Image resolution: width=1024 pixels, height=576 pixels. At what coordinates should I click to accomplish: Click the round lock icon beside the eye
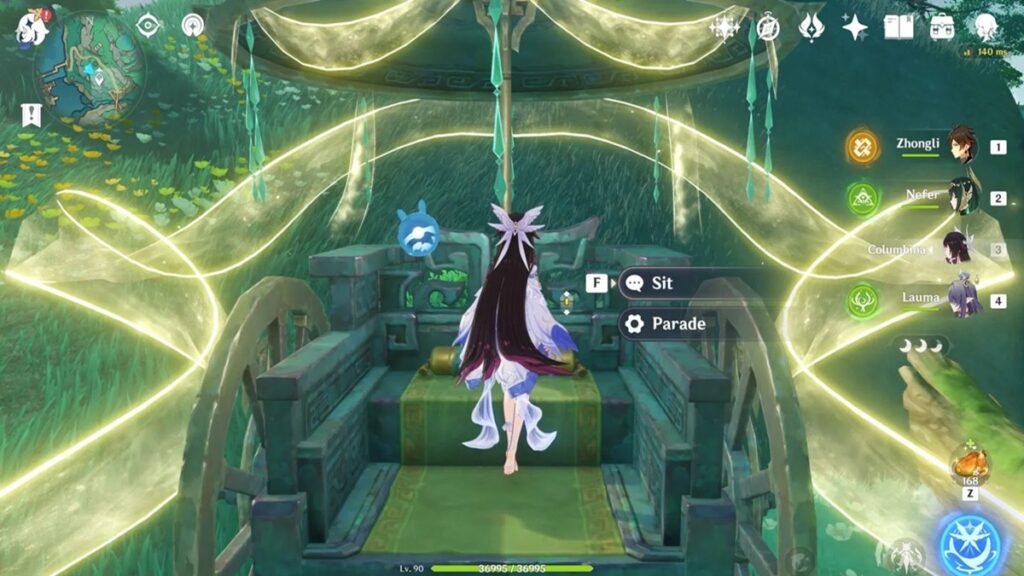(193, 25)
